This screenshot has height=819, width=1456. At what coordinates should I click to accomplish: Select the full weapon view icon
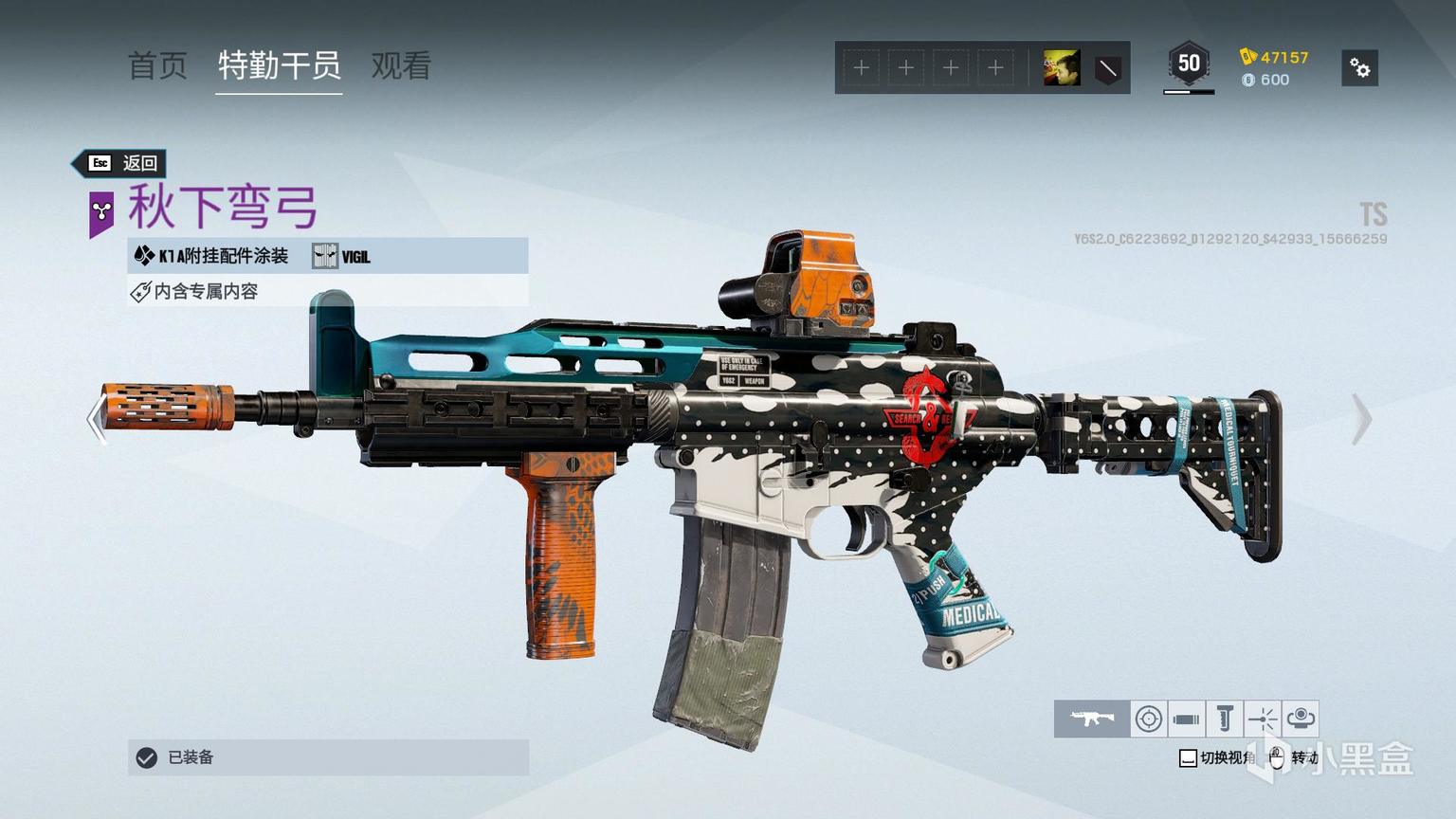click(x=1092, y=719)
